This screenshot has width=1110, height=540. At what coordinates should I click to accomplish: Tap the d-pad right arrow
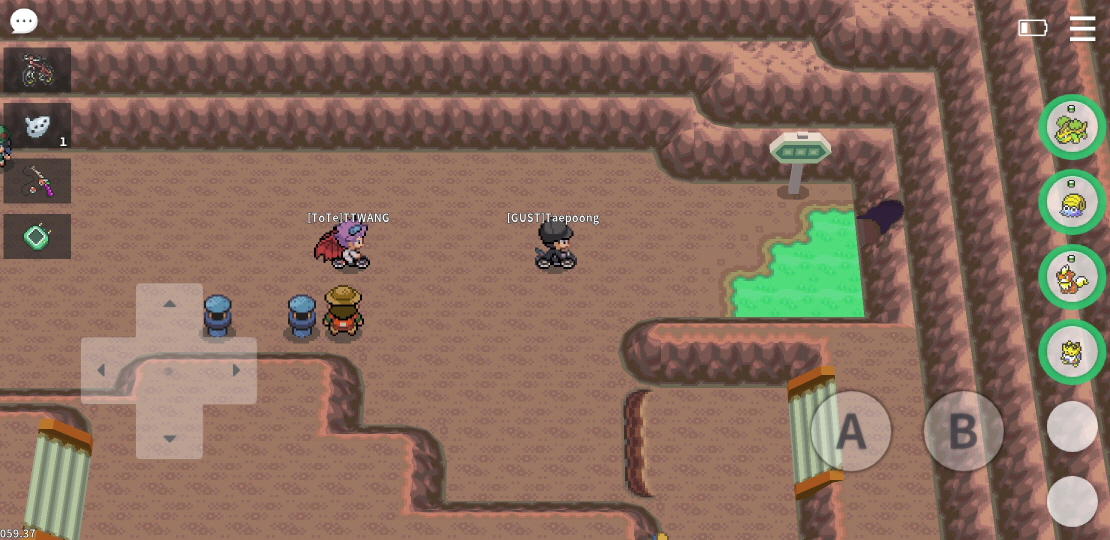236,371
